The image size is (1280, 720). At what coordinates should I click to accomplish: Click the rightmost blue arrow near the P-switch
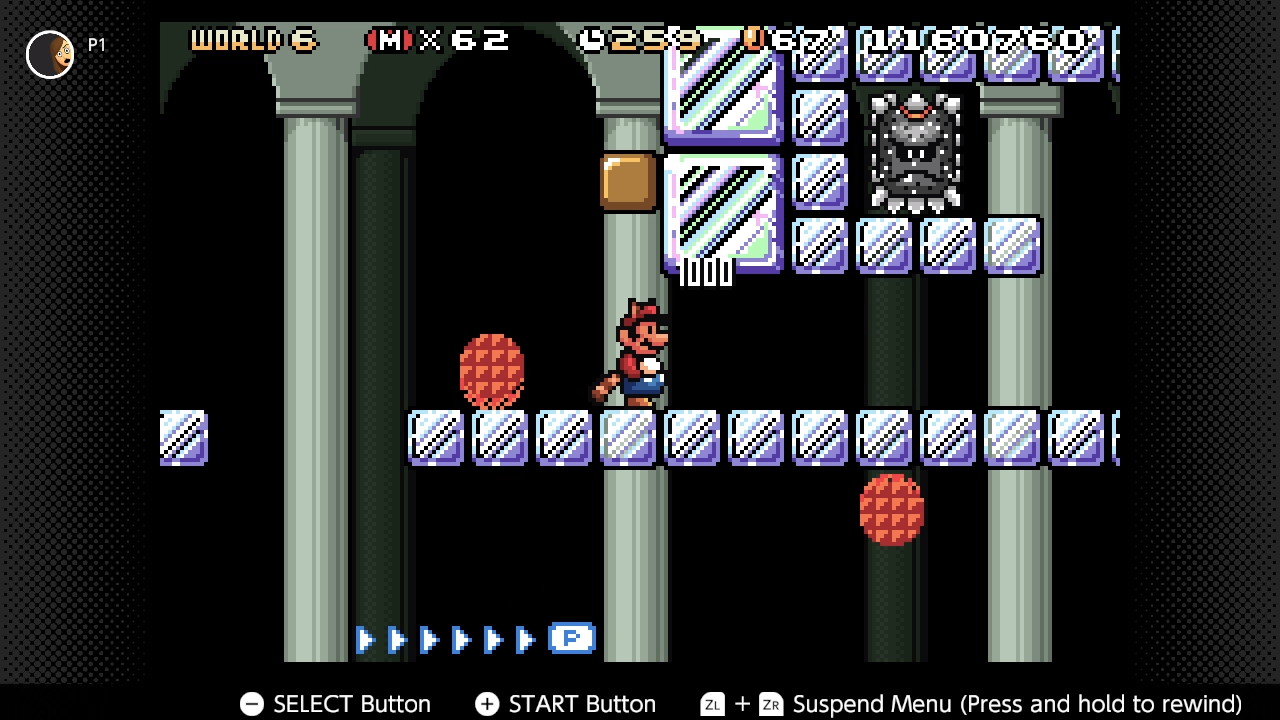[x=527, y=638]
